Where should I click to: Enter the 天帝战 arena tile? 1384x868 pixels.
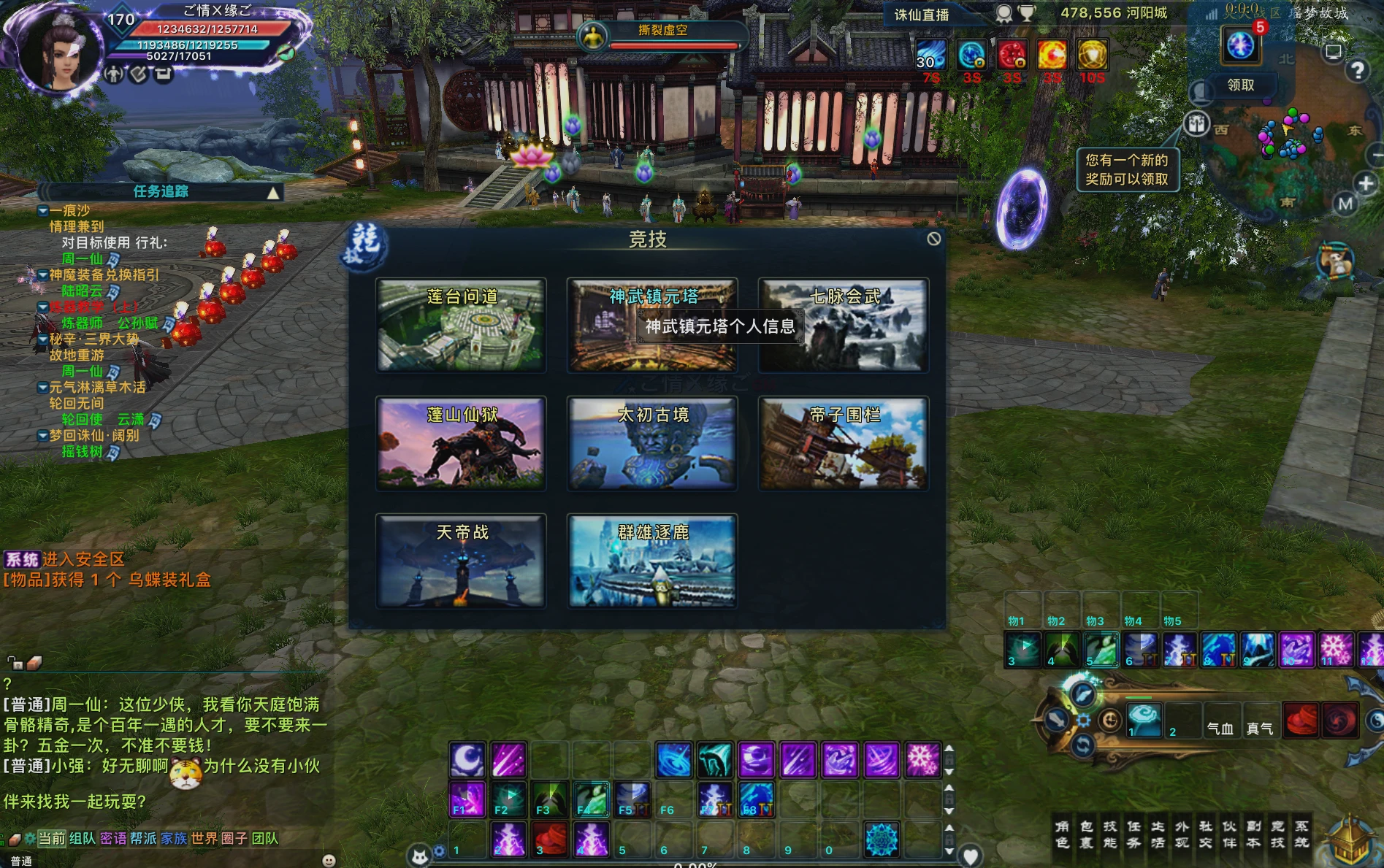[461, 561]
